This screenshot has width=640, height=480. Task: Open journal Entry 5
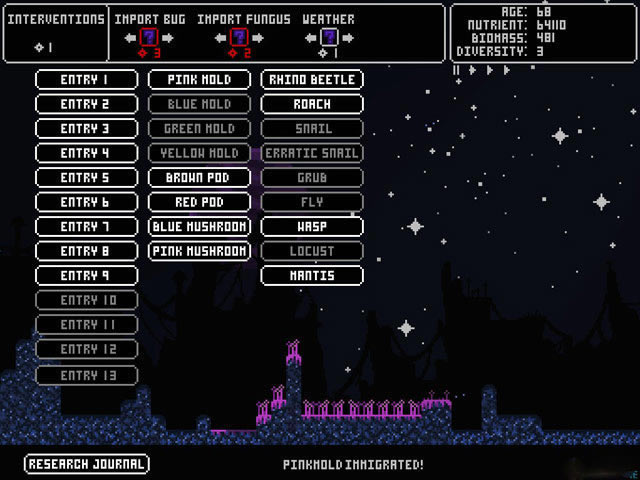[x=85, y=177]
